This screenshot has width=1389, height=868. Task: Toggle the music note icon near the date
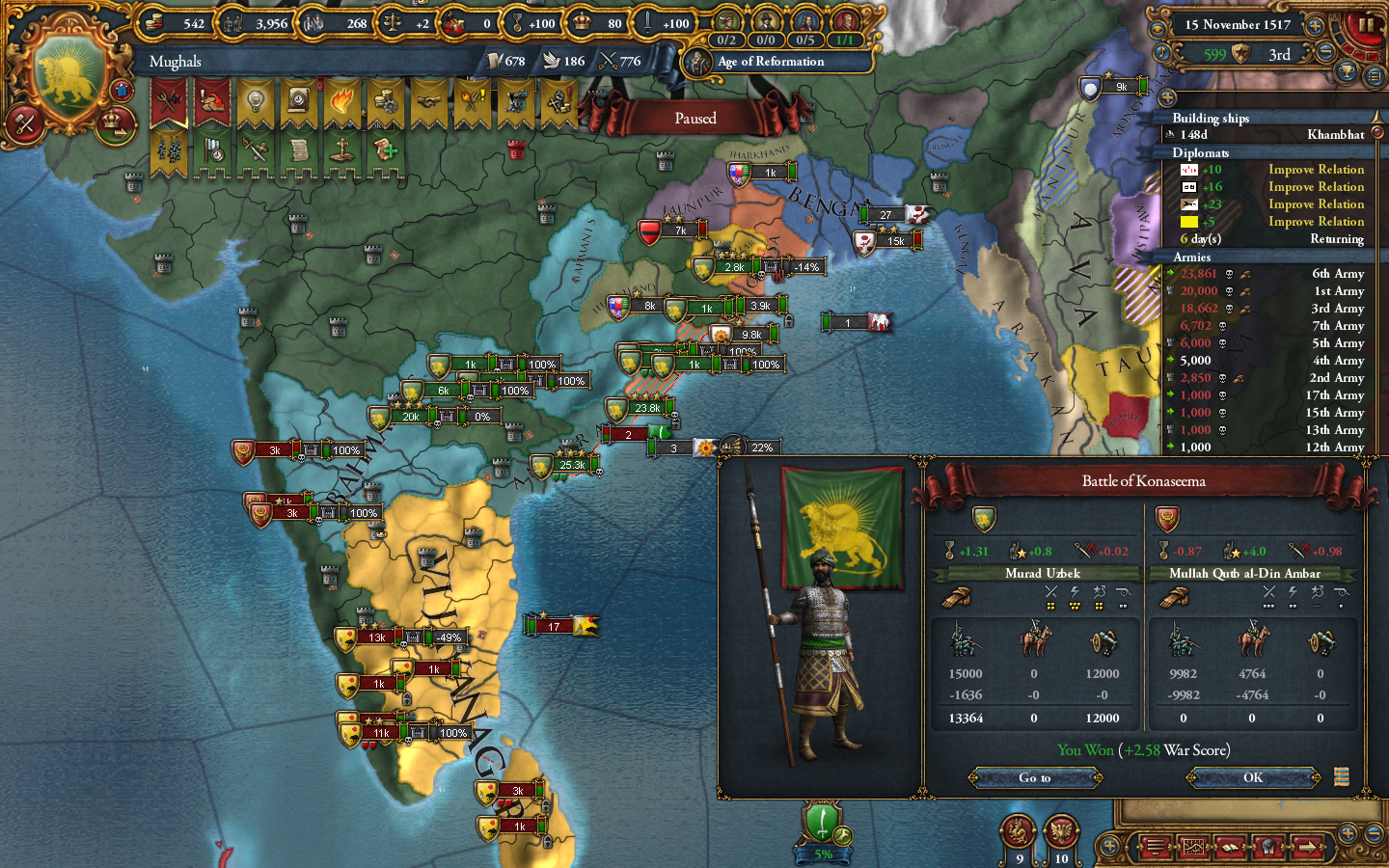tap(1161, 52)
